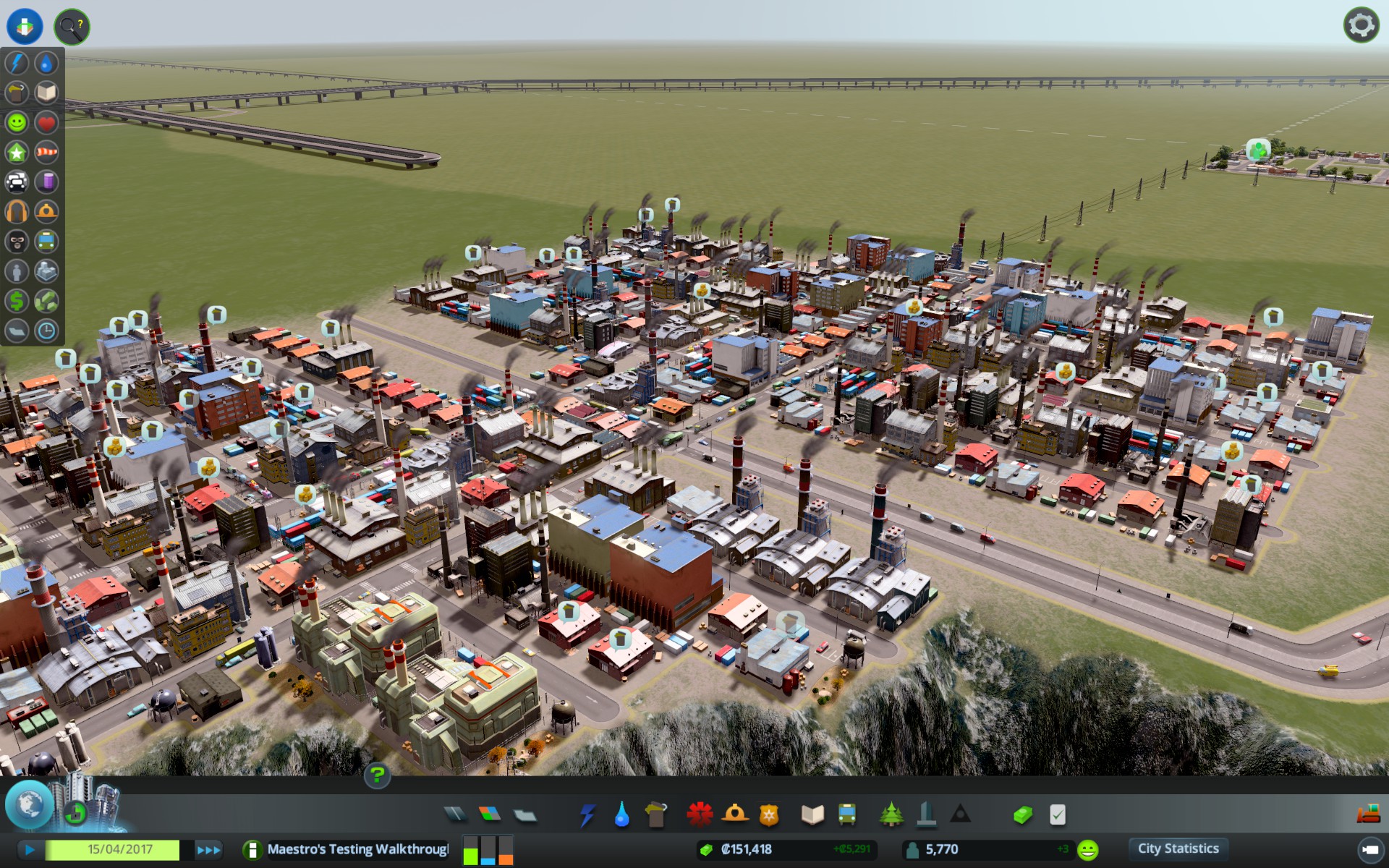1389x868 pixels.
Task: Select the Garbage info view
Action: [x=16, y=93]
